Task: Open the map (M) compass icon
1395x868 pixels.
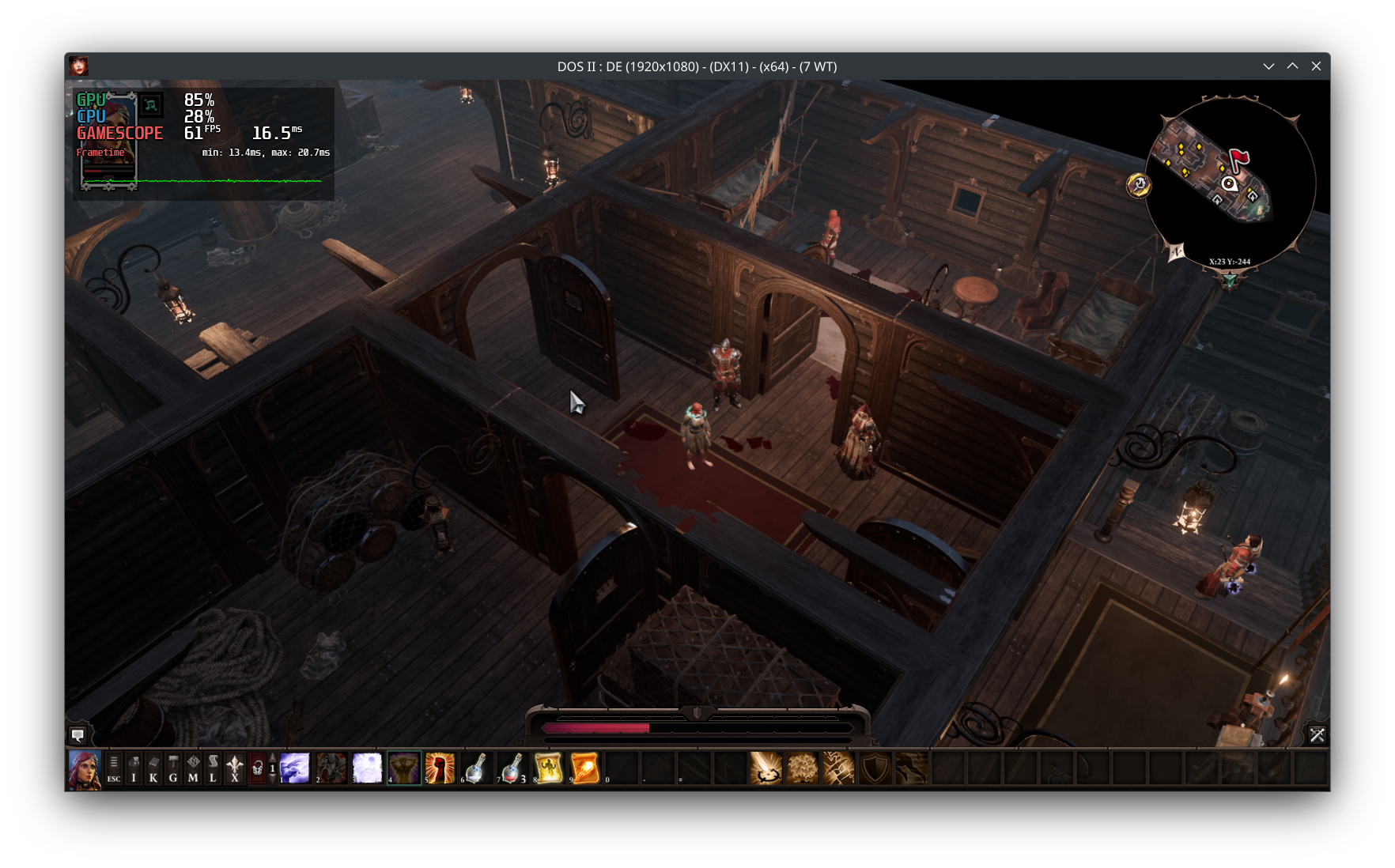Action: click(193, 768)
